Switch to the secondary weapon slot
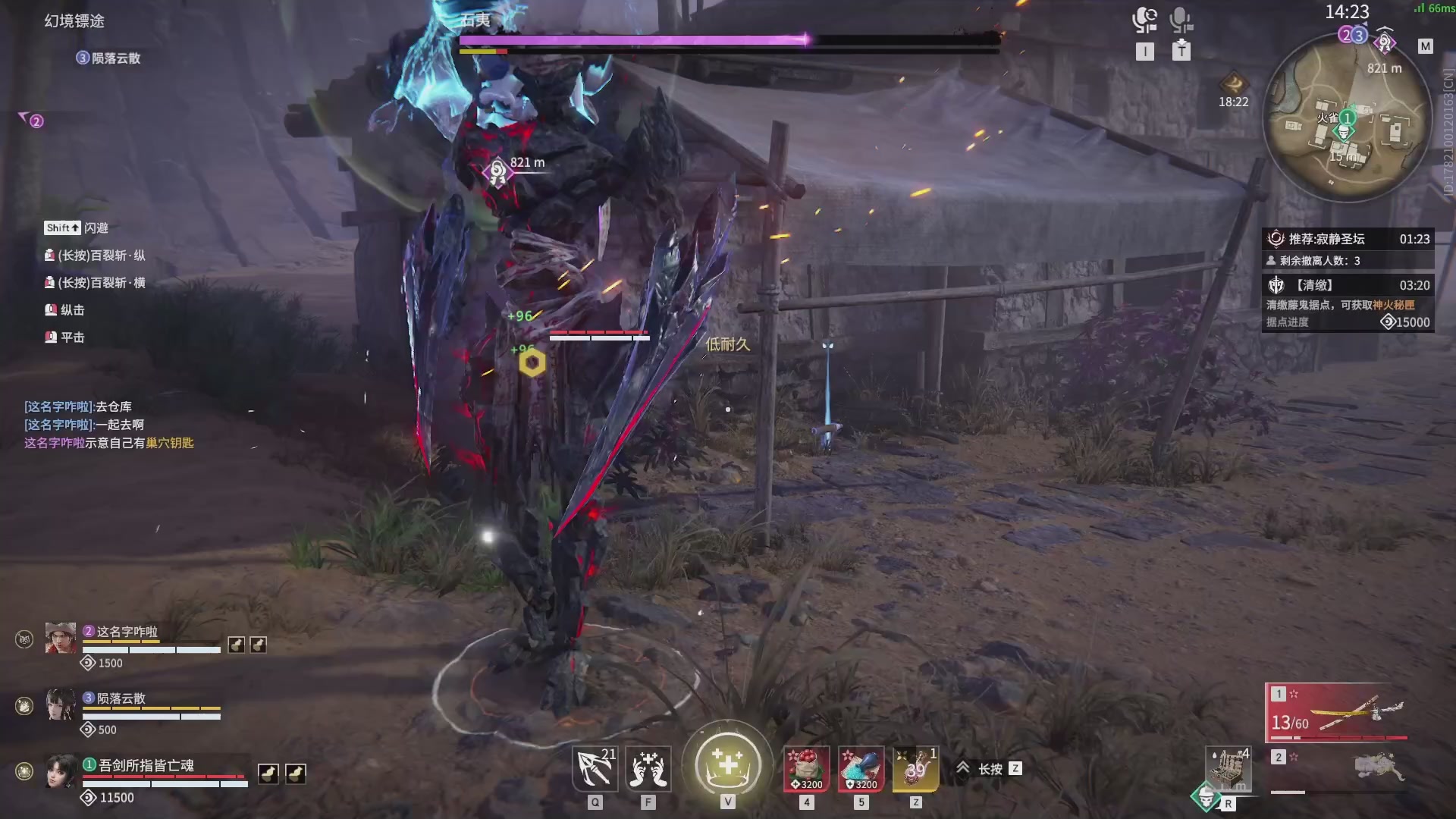The width and height of the screenshot is (1456, 819). [1338, 769]
